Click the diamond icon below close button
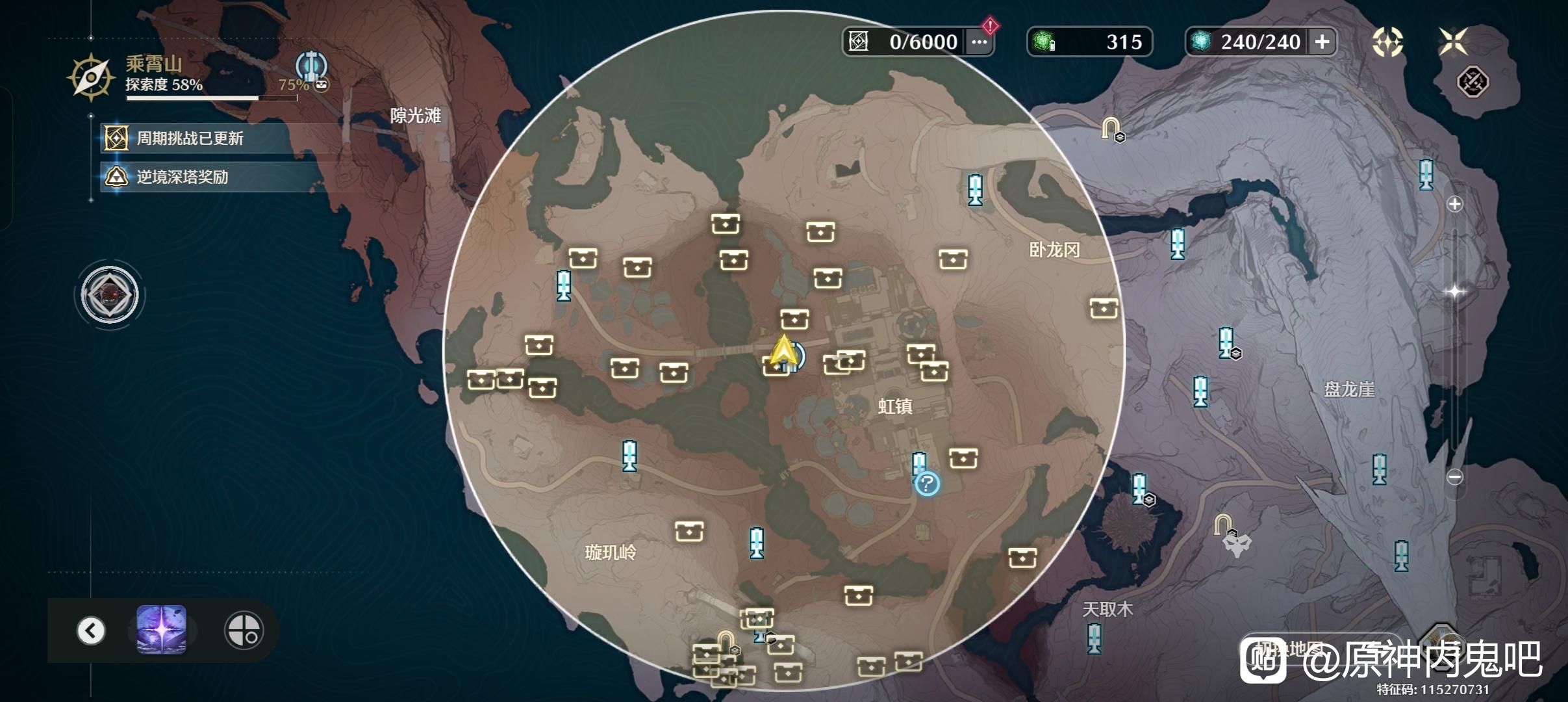 [1473, 82]
